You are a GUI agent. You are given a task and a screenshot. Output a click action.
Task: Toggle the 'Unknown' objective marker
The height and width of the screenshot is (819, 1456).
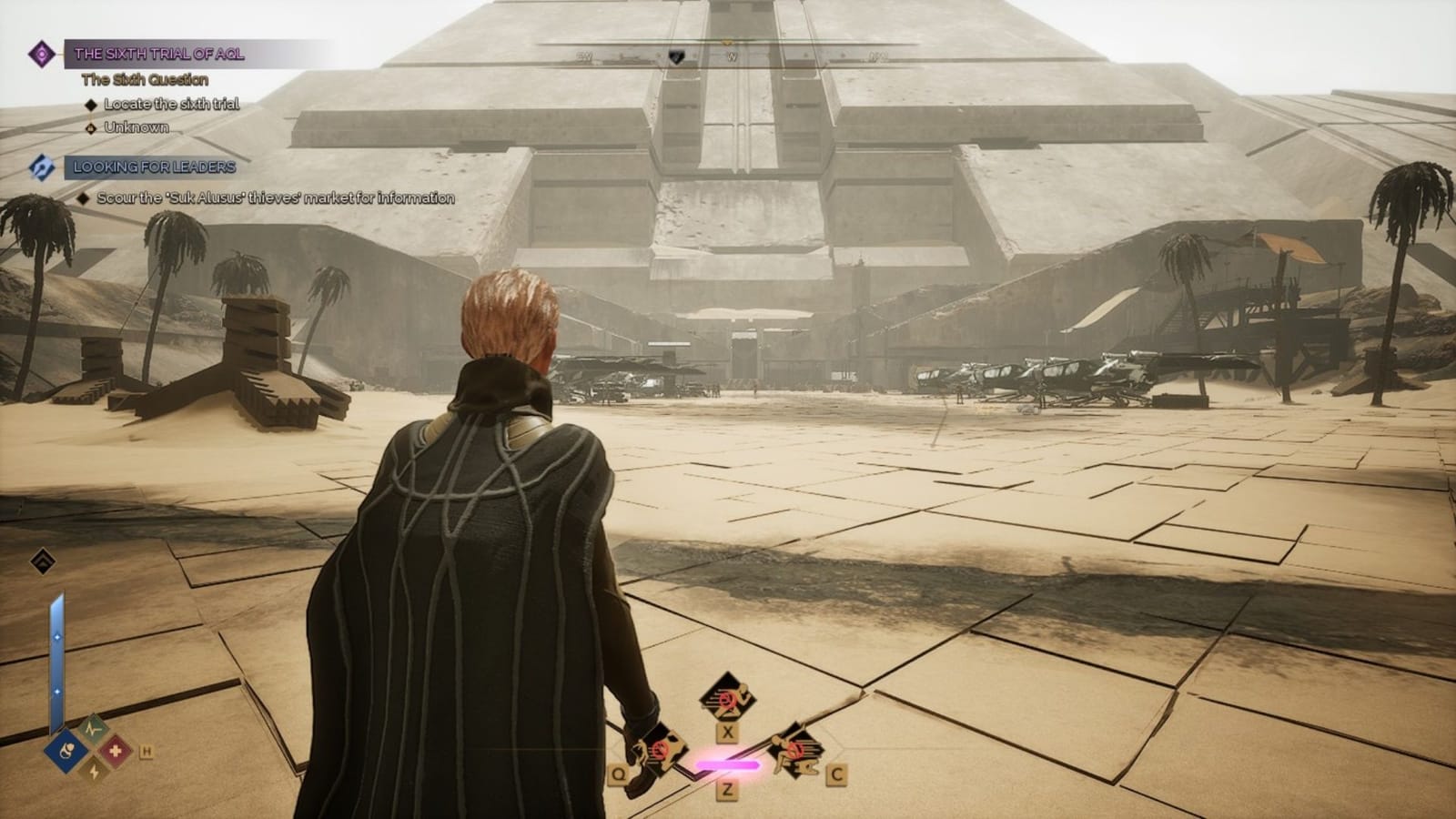(89, 130)
